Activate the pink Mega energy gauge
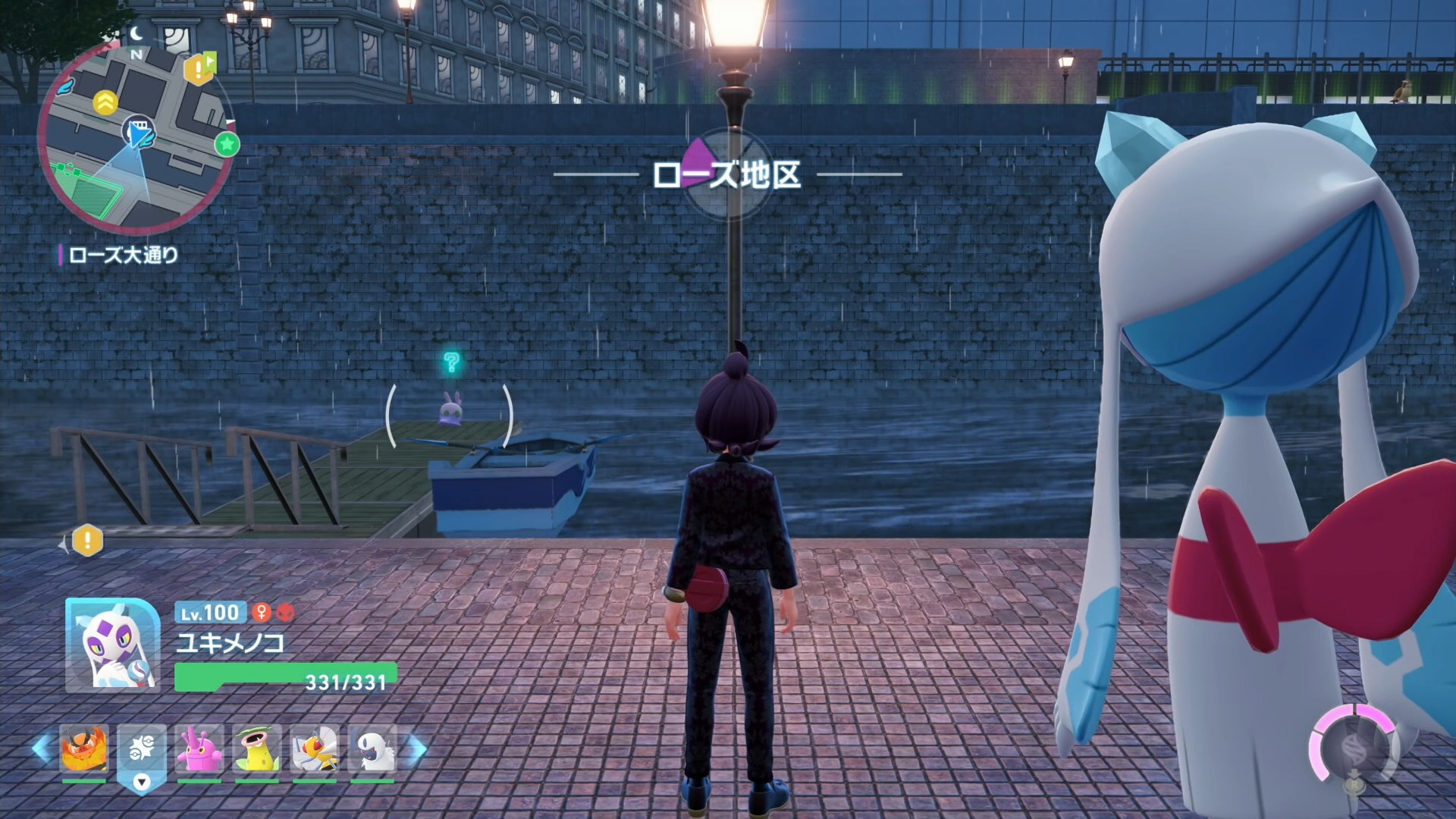 pyautogui.click(x=1354, y=748)
